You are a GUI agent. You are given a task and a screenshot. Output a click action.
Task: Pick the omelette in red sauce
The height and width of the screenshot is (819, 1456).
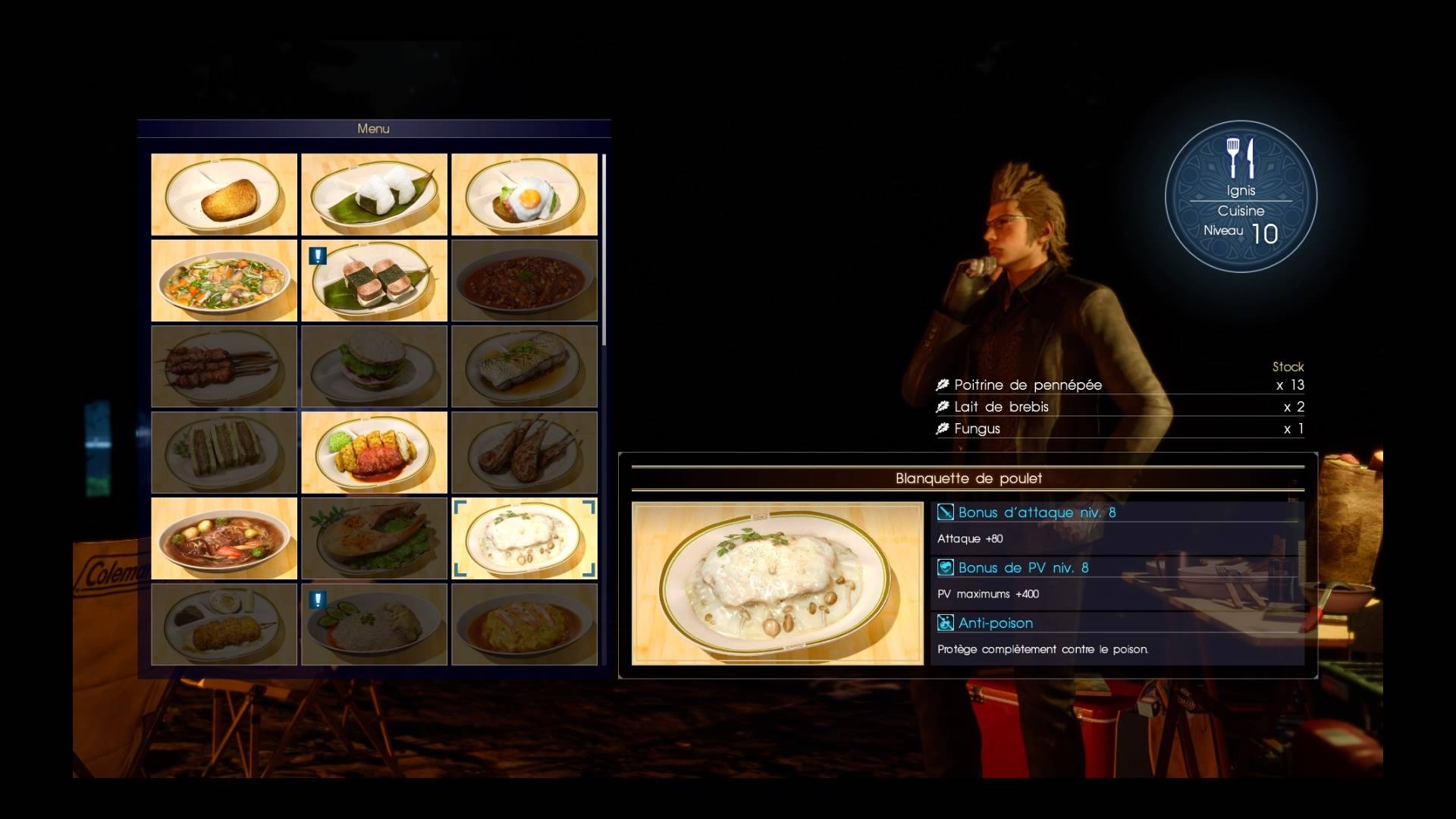(524, 624)
